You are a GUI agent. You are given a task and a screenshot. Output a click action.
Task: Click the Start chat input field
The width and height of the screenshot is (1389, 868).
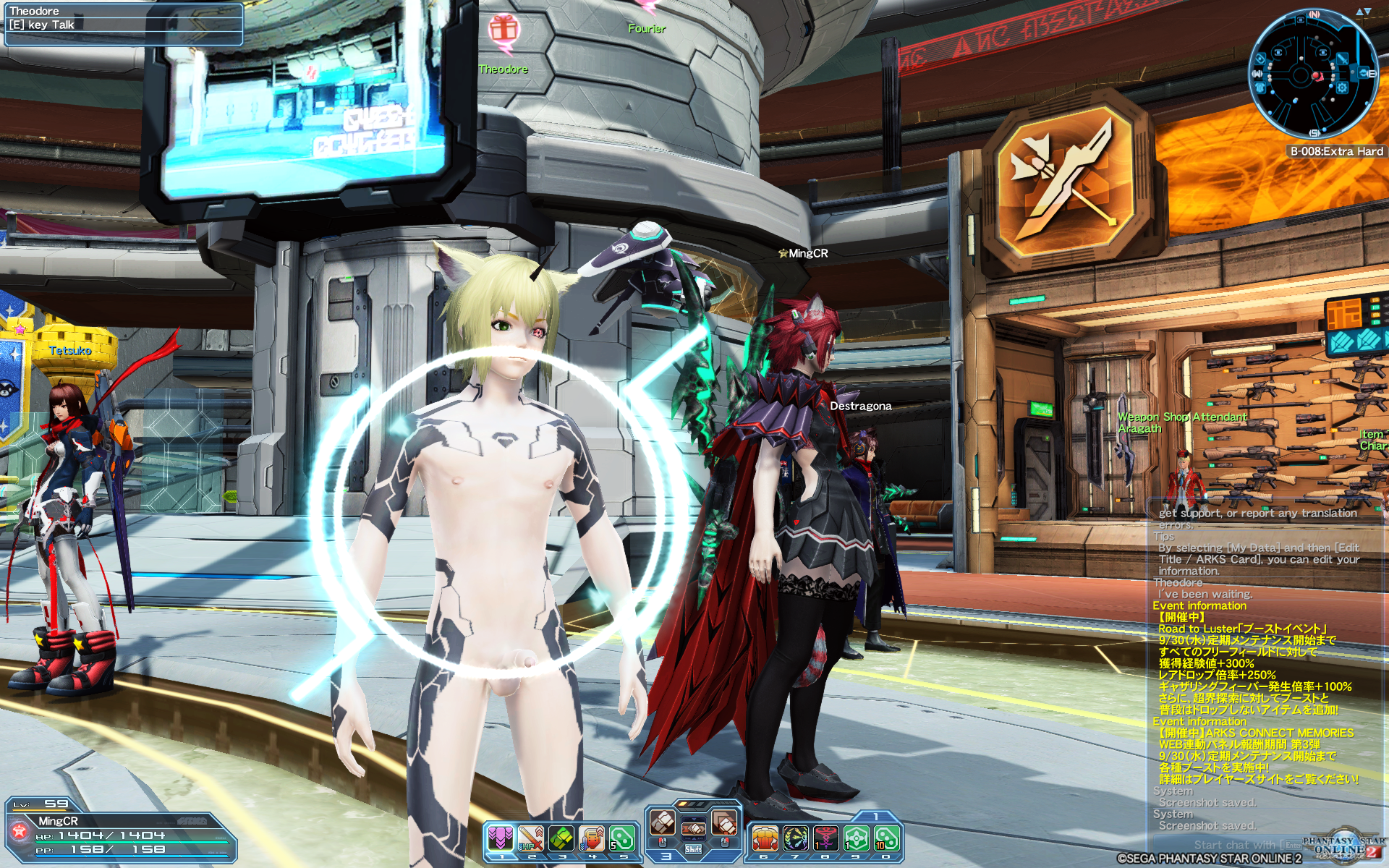coord(1266,844)
